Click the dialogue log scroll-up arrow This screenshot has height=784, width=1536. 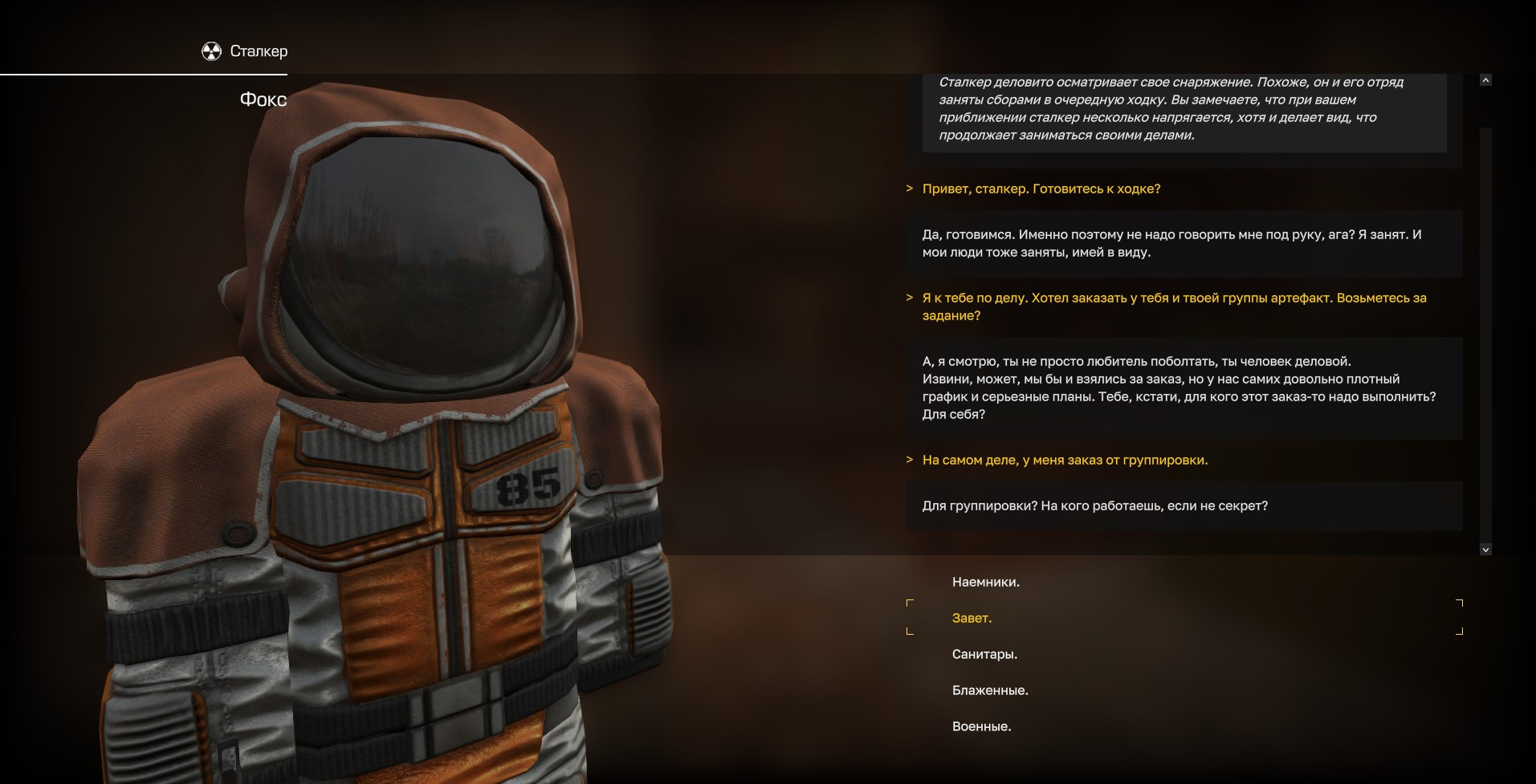(1485, 80)
